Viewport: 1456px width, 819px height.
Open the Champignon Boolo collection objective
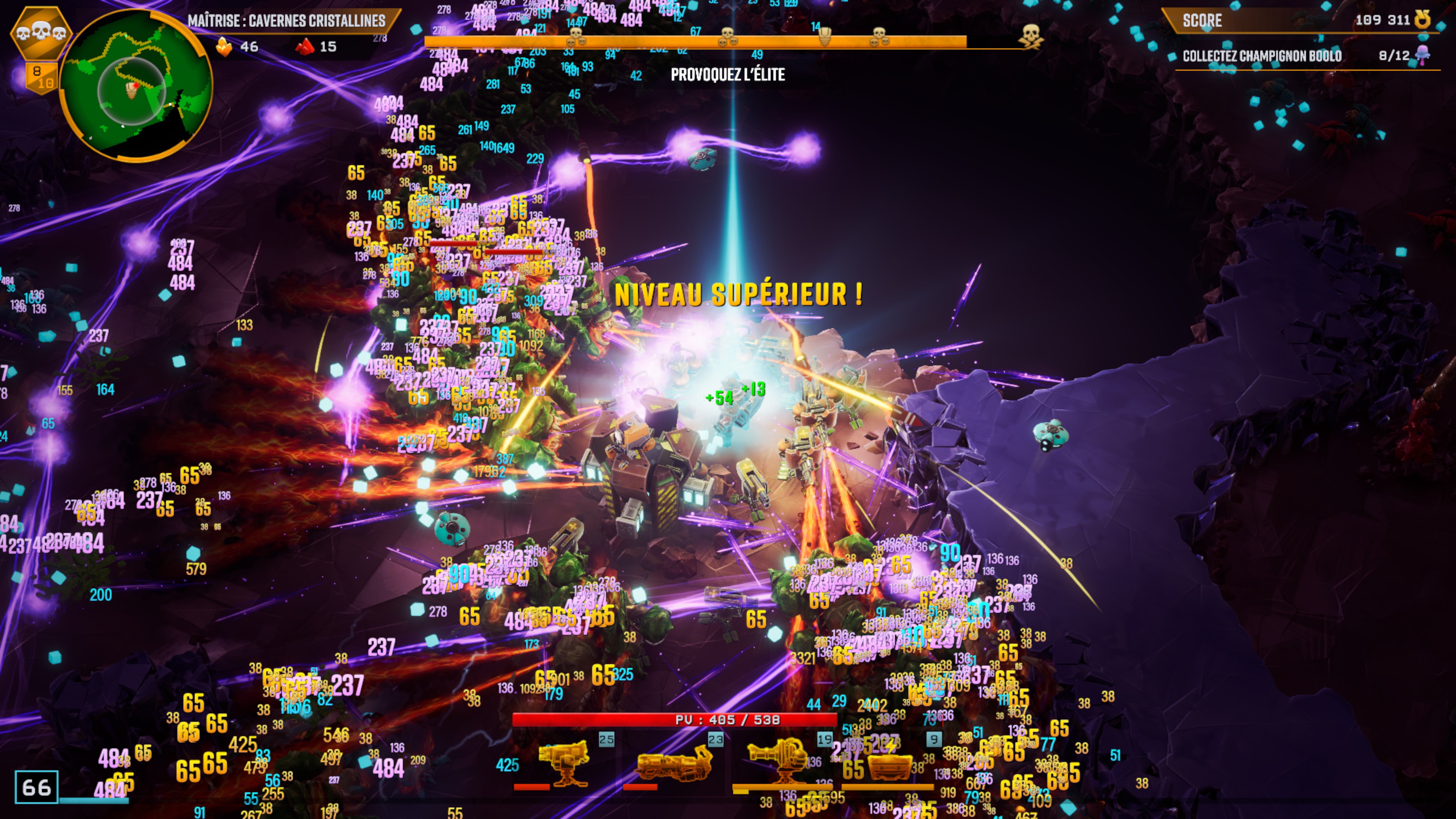point(1261,56)
